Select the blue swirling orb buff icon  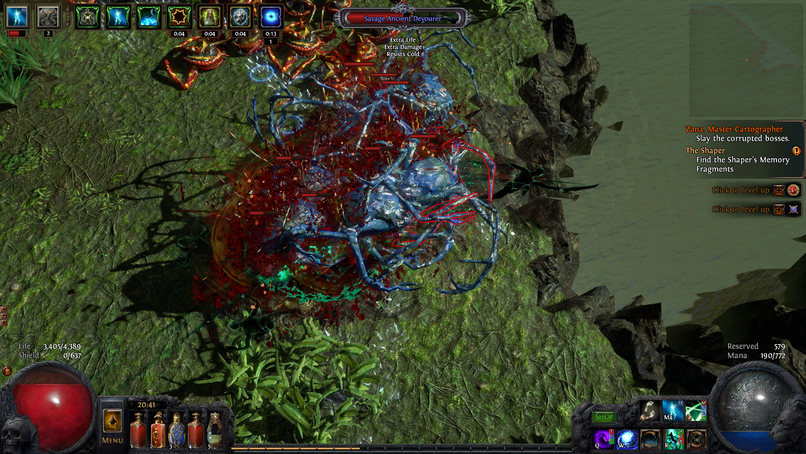(271, 16)
